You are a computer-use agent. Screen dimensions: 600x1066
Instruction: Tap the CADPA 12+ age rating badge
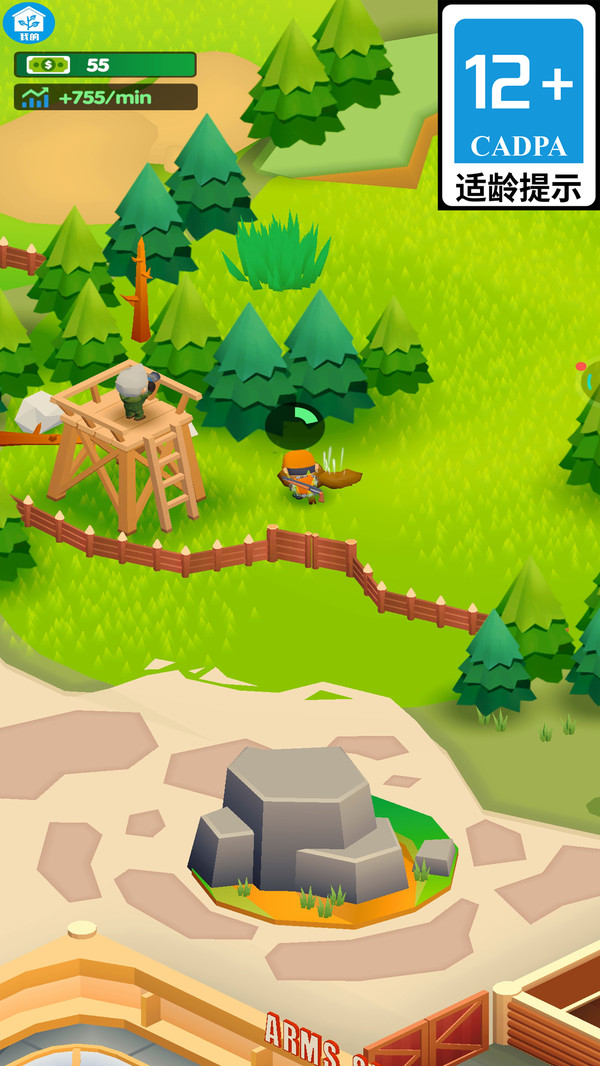click(518, 104)
